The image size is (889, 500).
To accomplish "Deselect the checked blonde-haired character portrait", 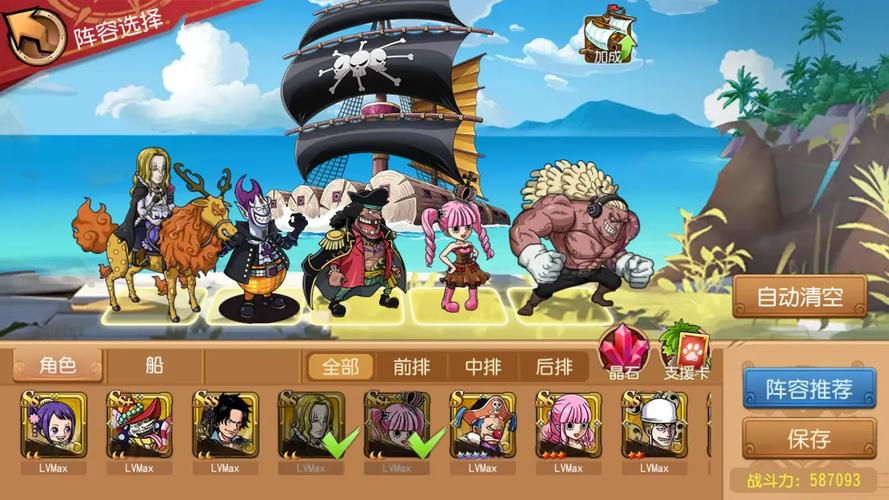I will pyautogui.click(x=311, y=425).
